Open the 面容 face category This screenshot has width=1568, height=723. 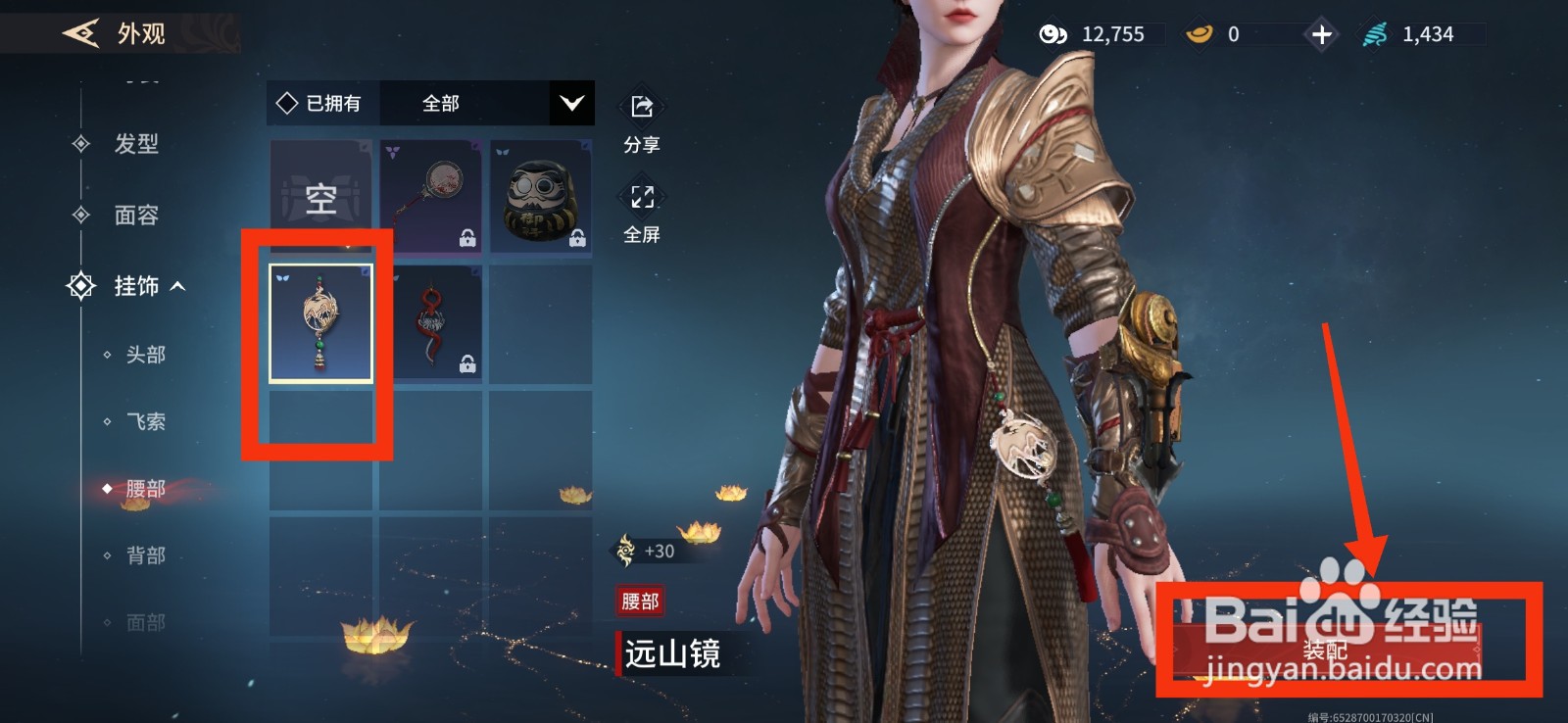tap(135, 215)
